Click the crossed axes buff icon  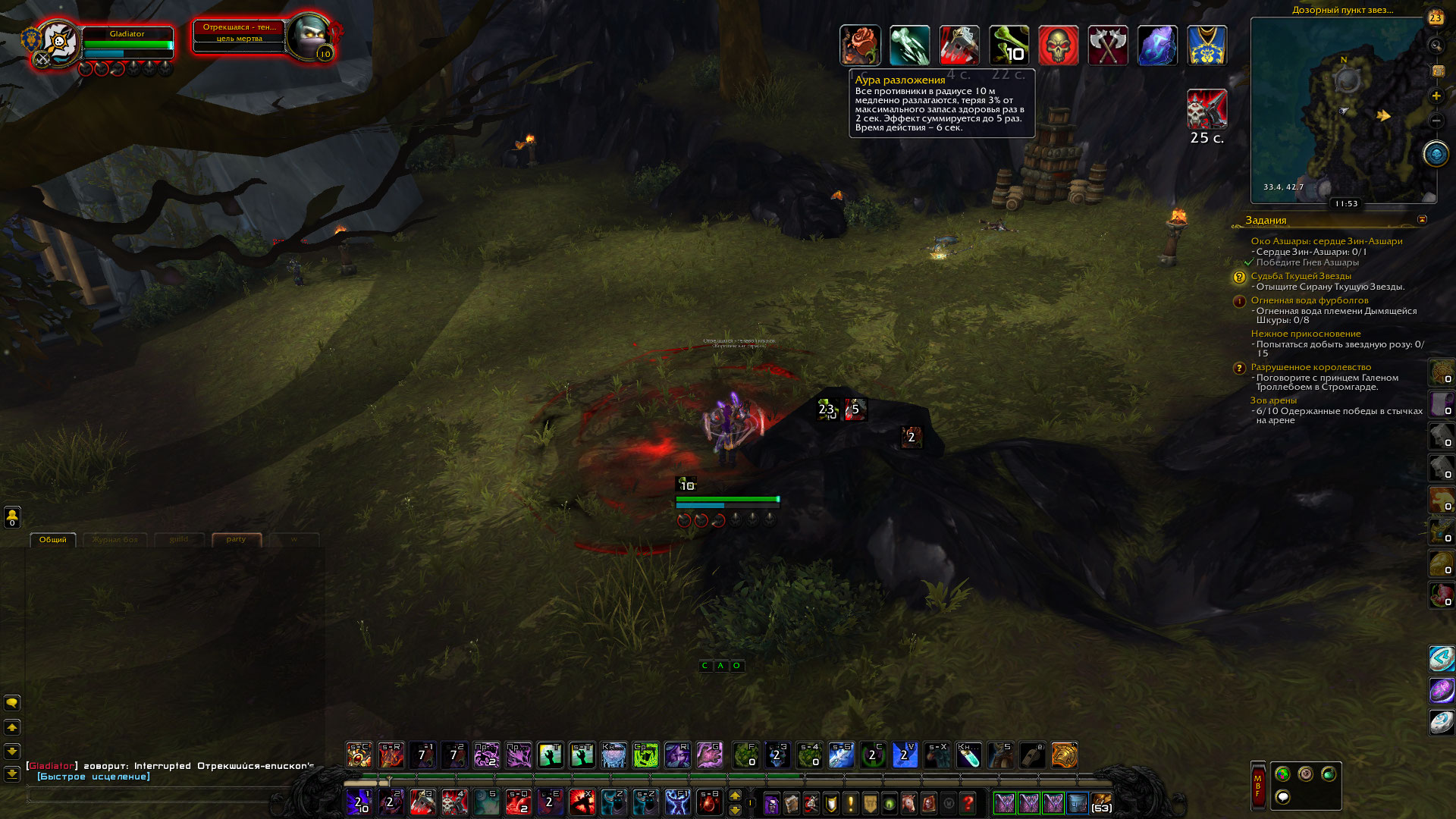[x=1108, y=45]
